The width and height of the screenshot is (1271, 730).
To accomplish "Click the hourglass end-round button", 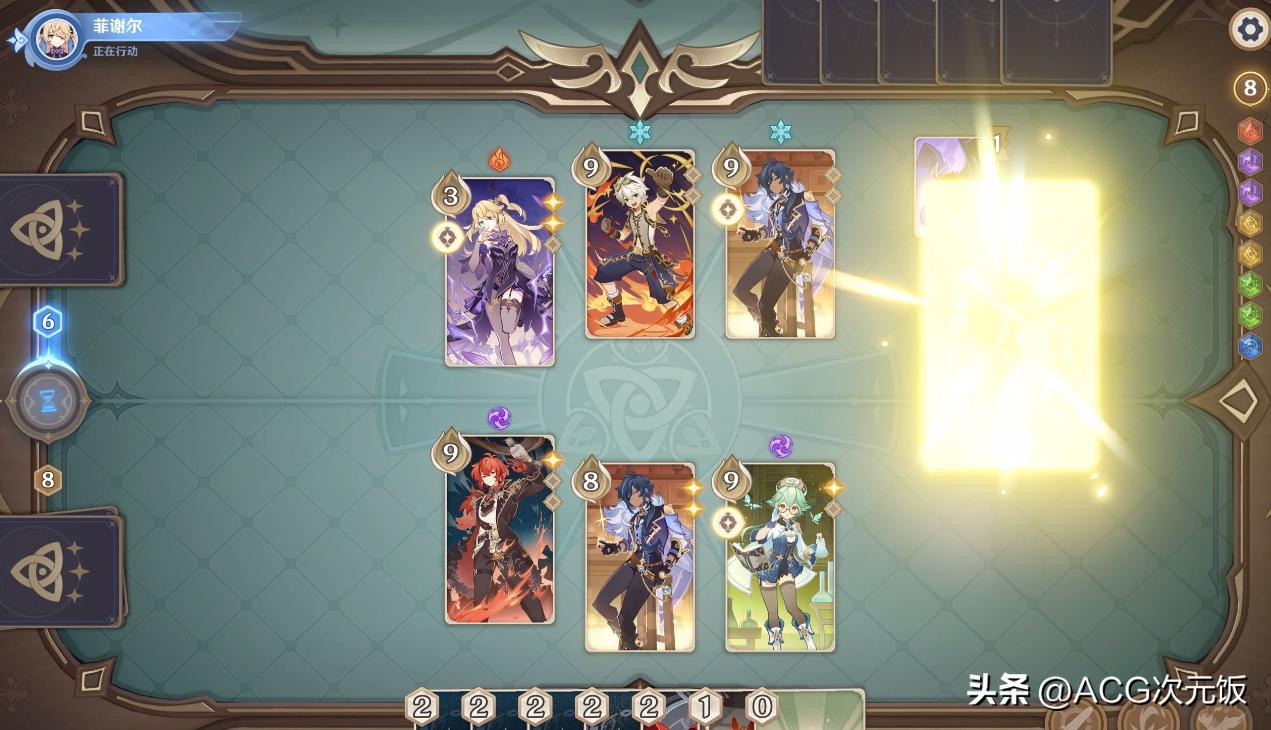I will pos(48,401).
